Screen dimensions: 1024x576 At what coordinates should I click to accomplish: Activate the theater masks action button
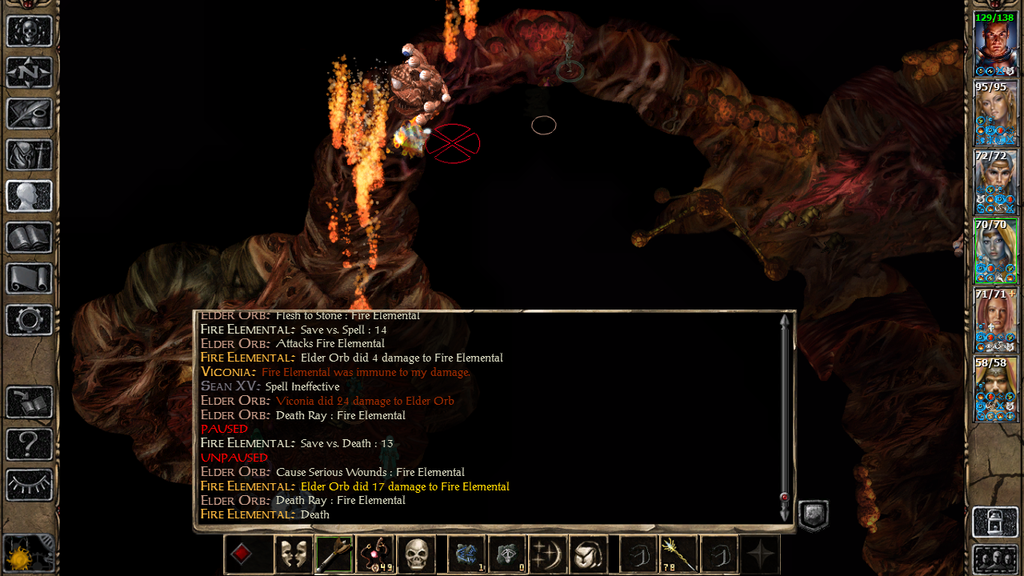[292, 555]
